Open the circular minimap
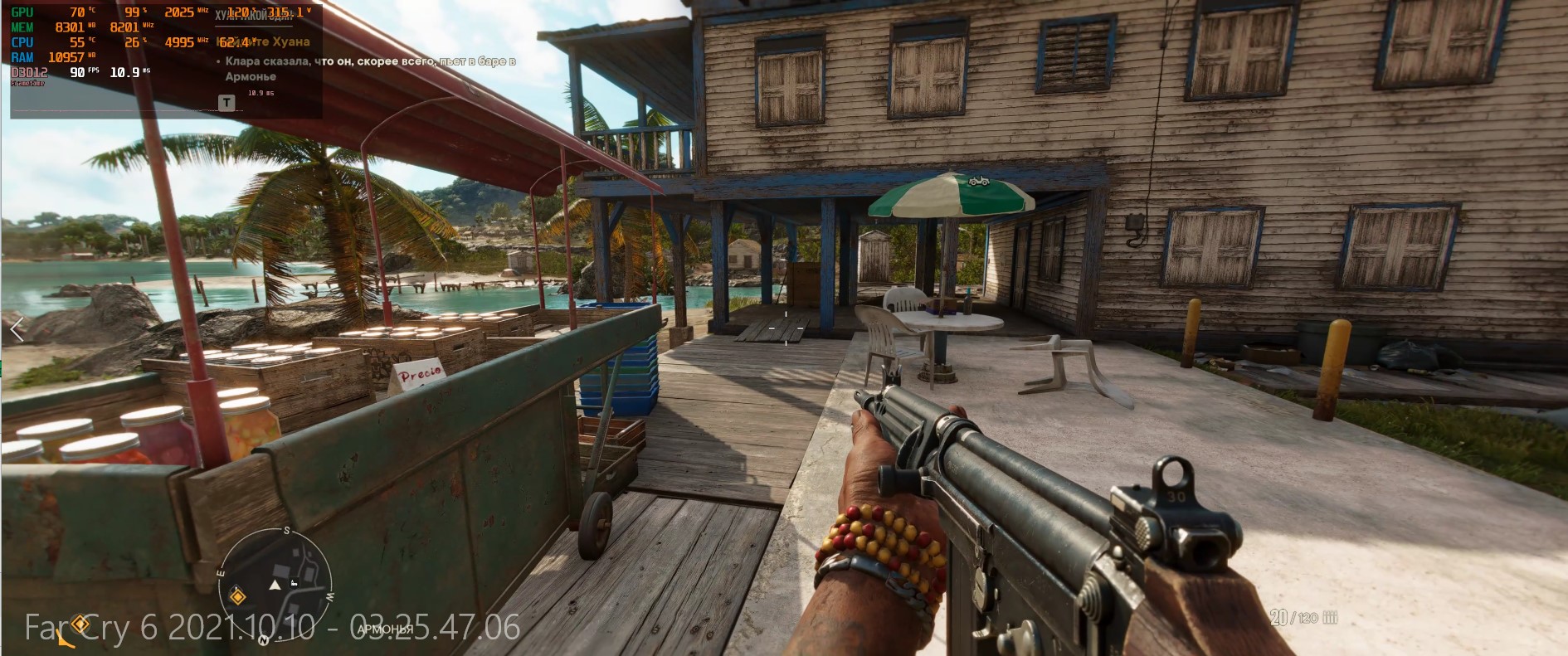Image resolution: width=1568 pixels, height=656 pixels. point(275,582)
